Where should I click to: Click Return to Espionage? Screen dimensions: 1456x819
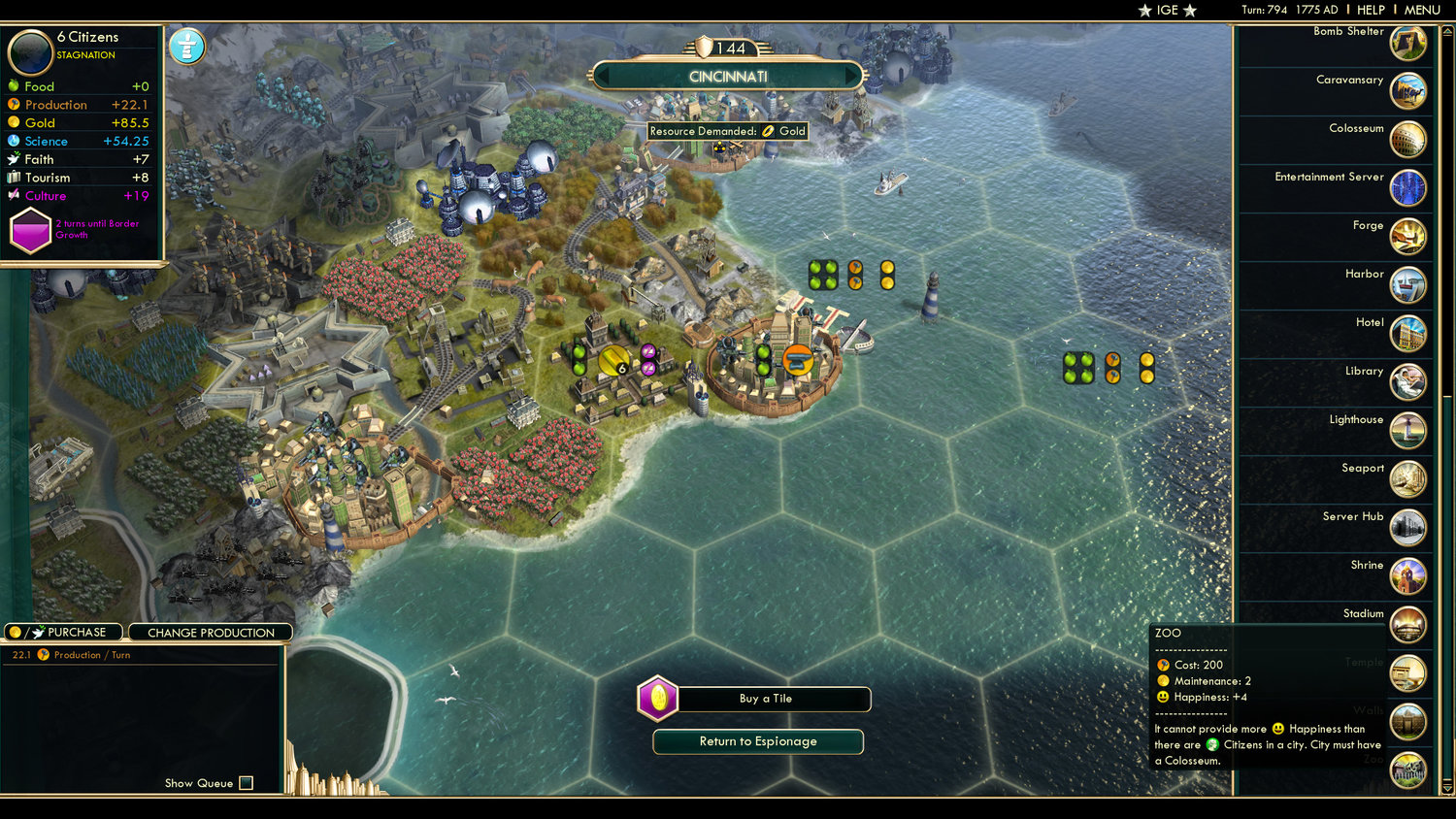click(758, 741)
